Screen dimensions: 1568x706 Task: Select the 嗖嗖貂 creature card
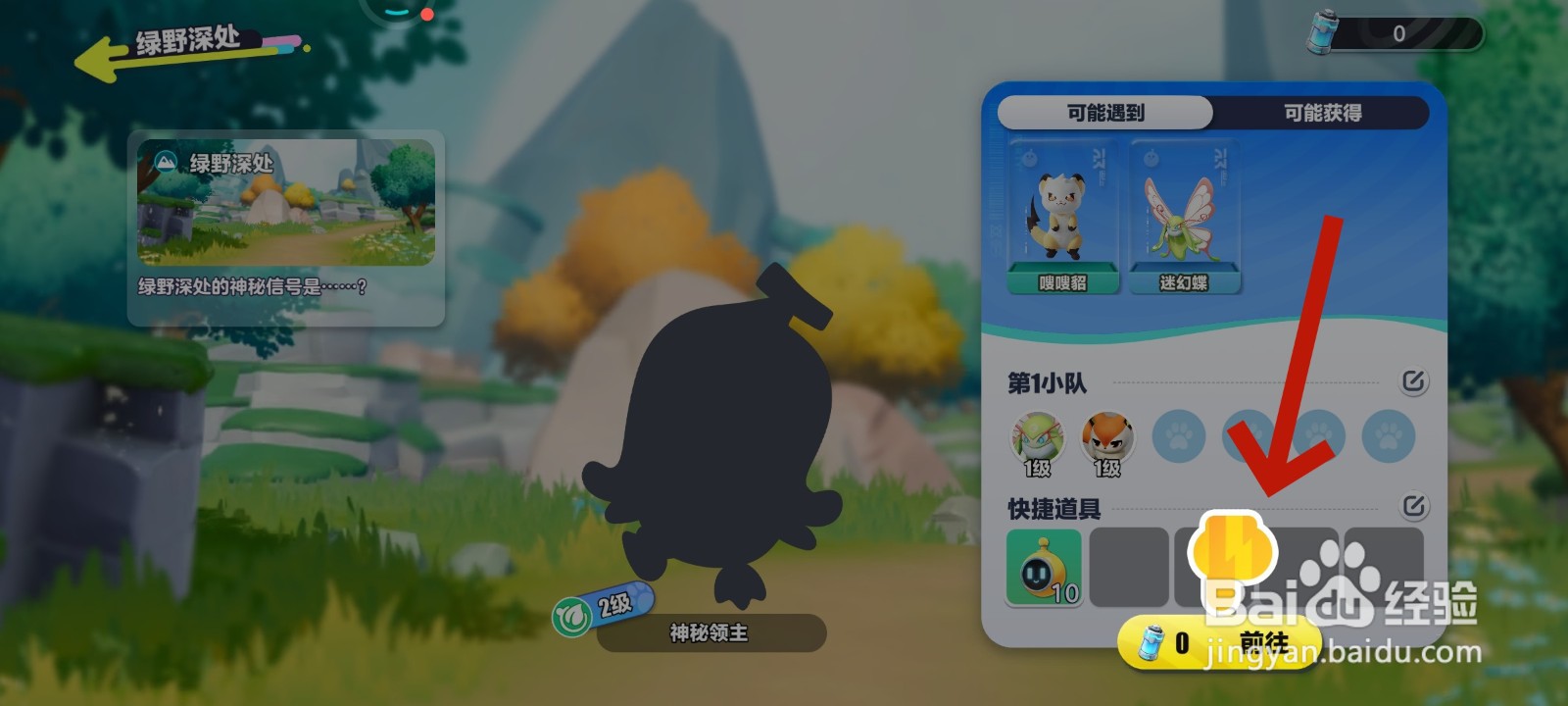pyautogui.click(x=1061, y=218)
